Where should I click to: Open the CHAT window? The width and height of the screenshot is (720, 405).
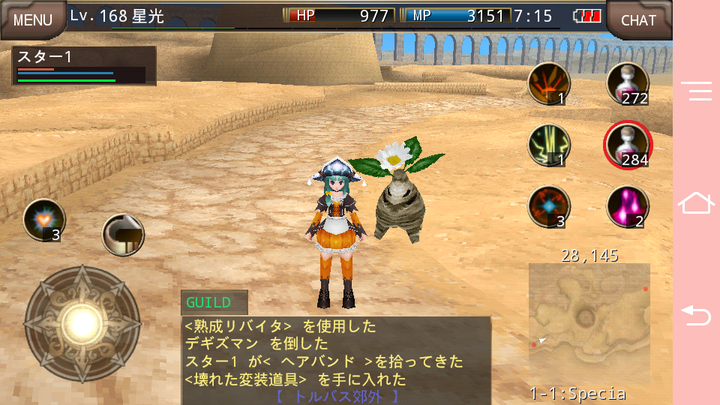click(x=638, y=19)
